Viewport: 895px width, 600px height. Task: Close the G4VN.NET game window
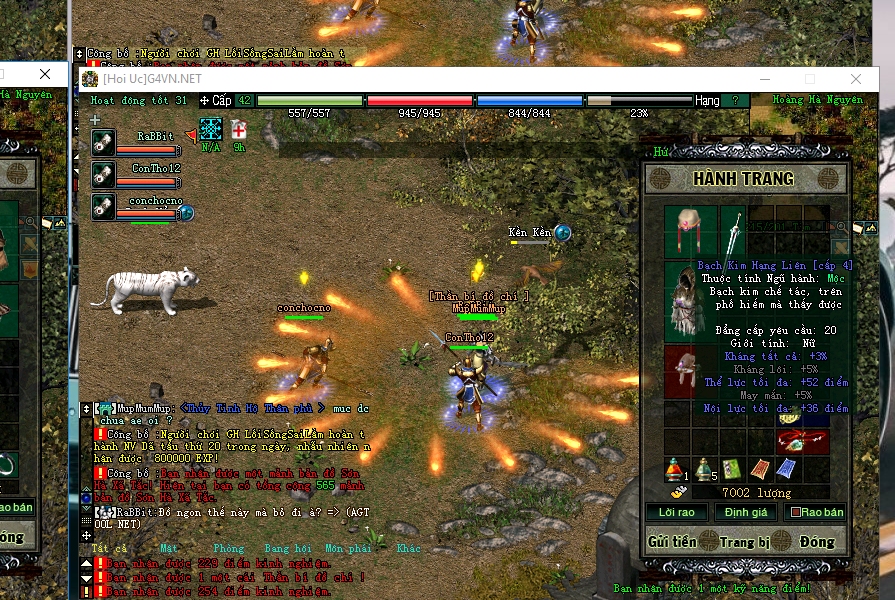[x=856, y=79]
